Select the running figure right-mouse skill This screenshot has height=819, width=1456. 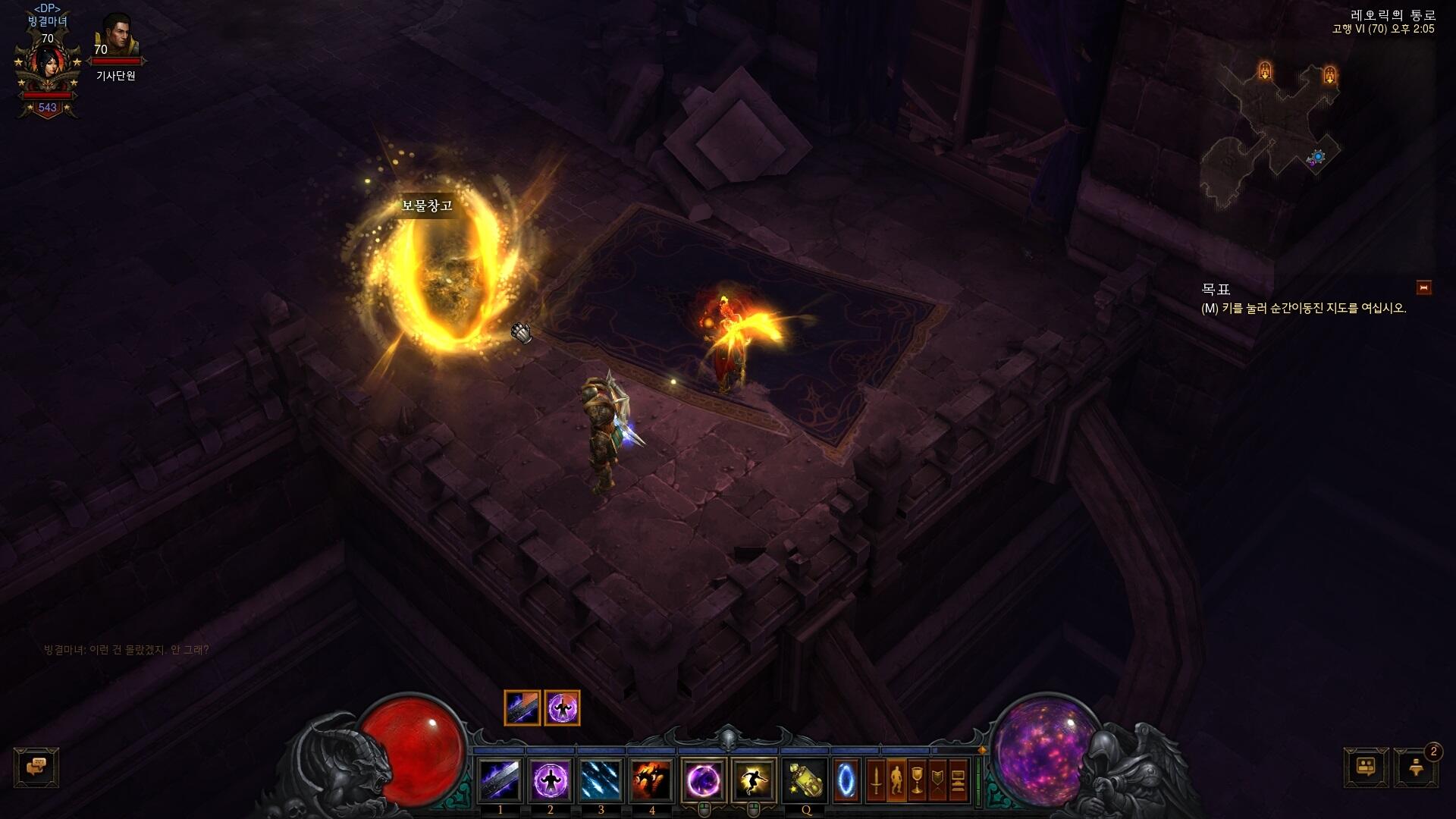point(754,780)
